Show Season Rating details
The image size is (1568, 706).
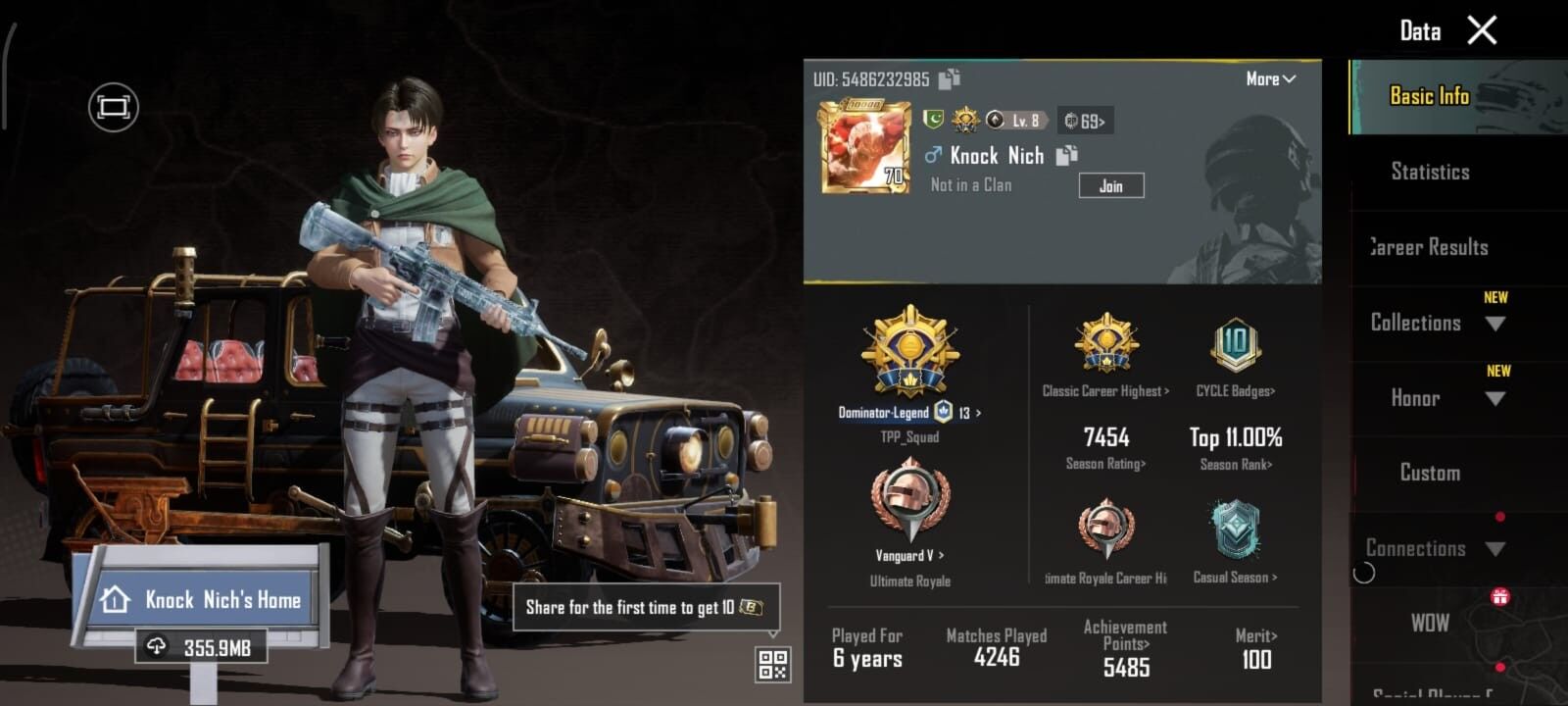click(x=1105, y=464)
